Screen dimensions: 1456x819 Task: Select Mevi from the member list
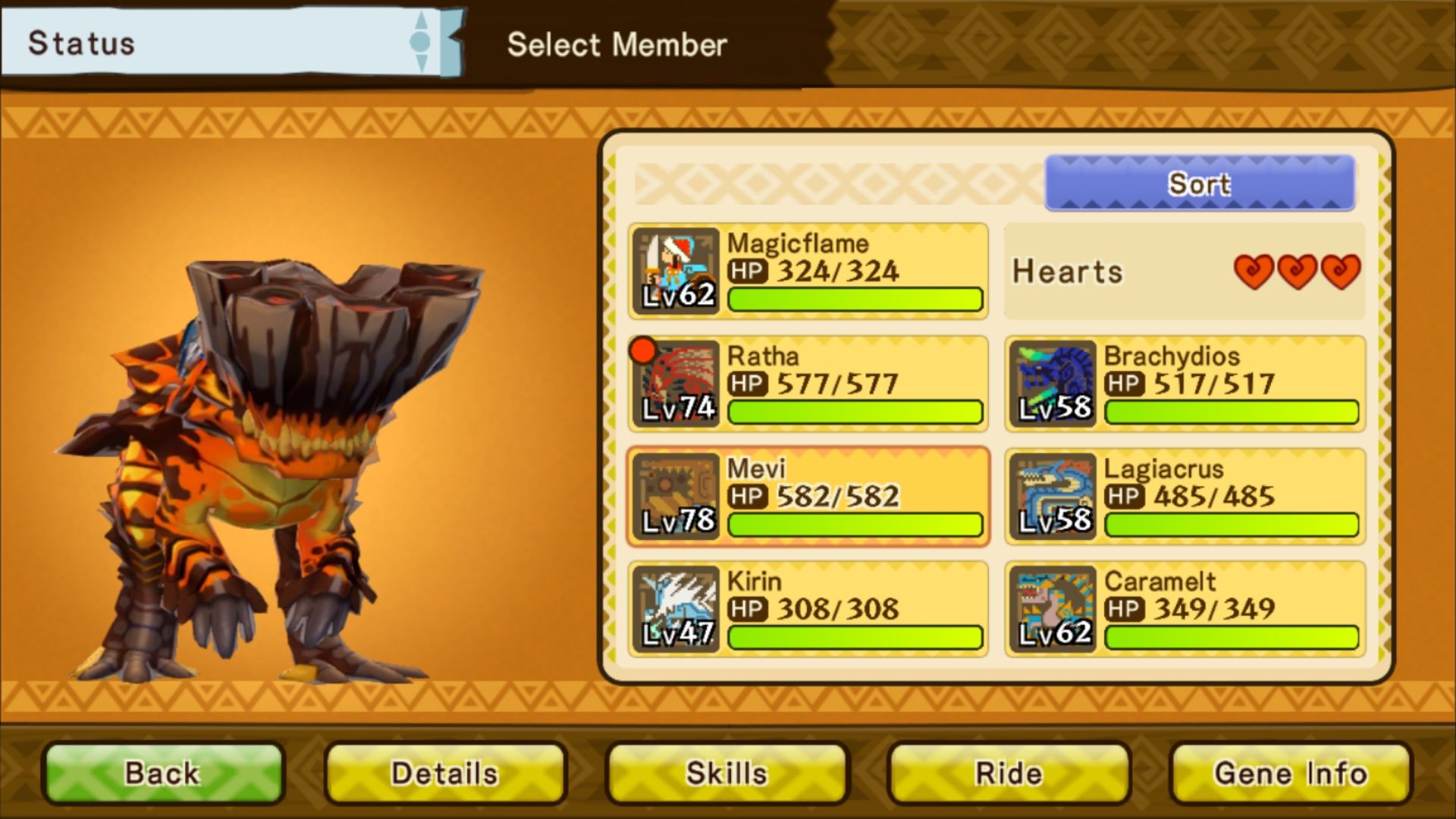(x=808, y=497)
